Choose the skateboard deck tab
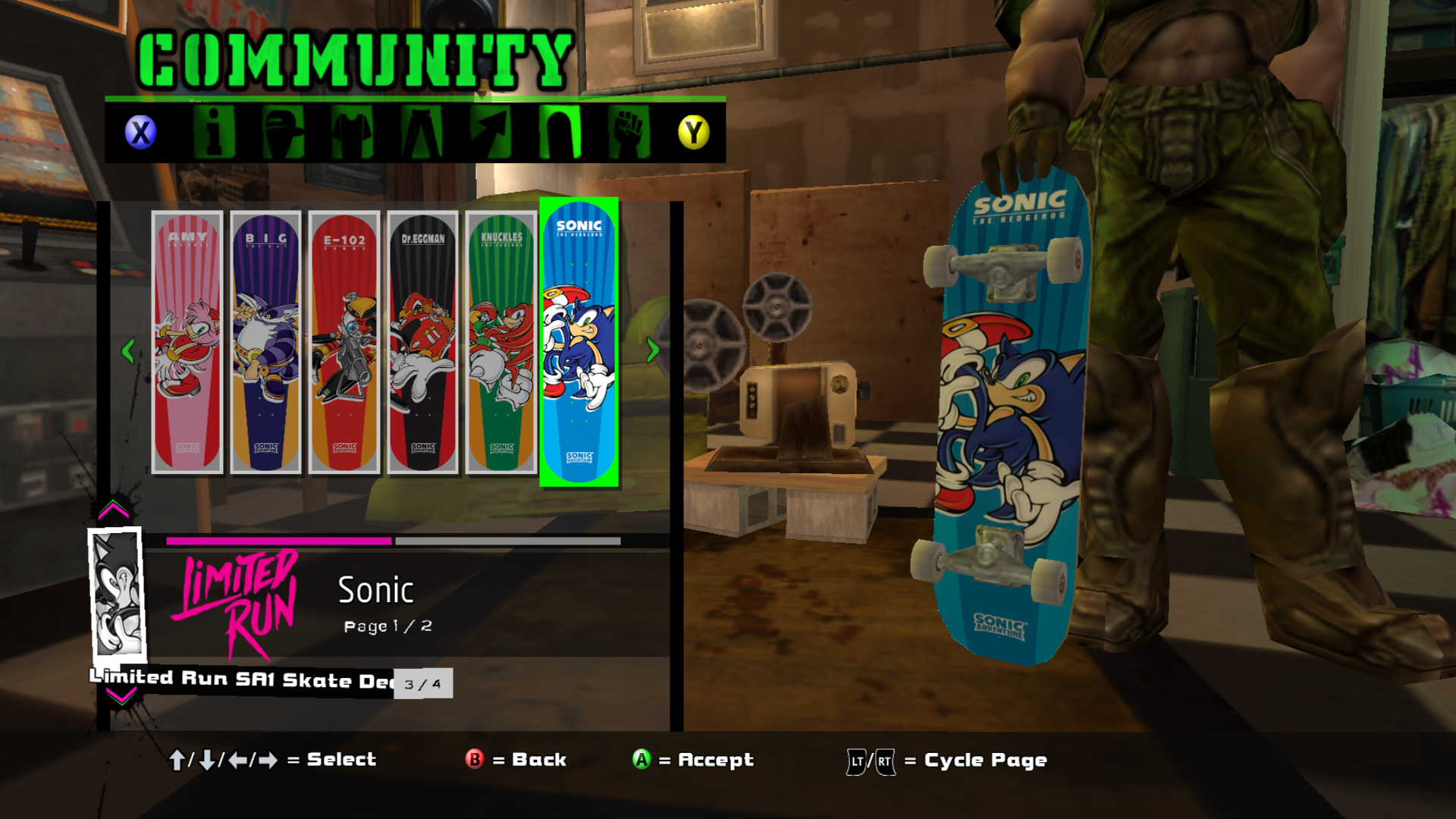1456x819 pixels. 560,132
